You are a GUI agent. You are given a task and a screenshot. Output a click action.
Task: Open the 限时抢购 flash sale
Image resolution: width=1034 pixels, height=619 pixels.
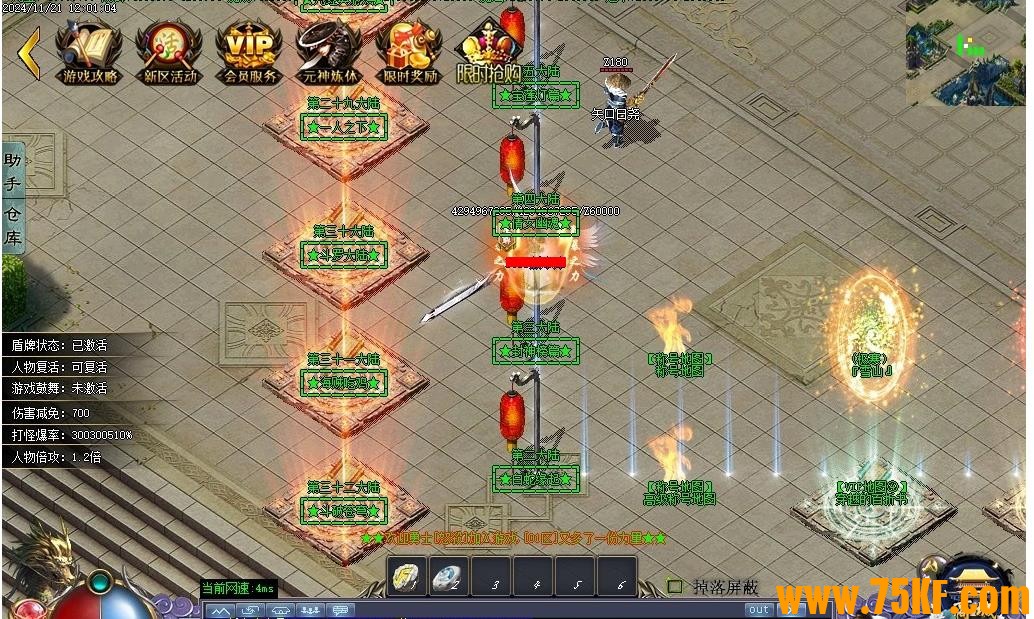(489, 52)
